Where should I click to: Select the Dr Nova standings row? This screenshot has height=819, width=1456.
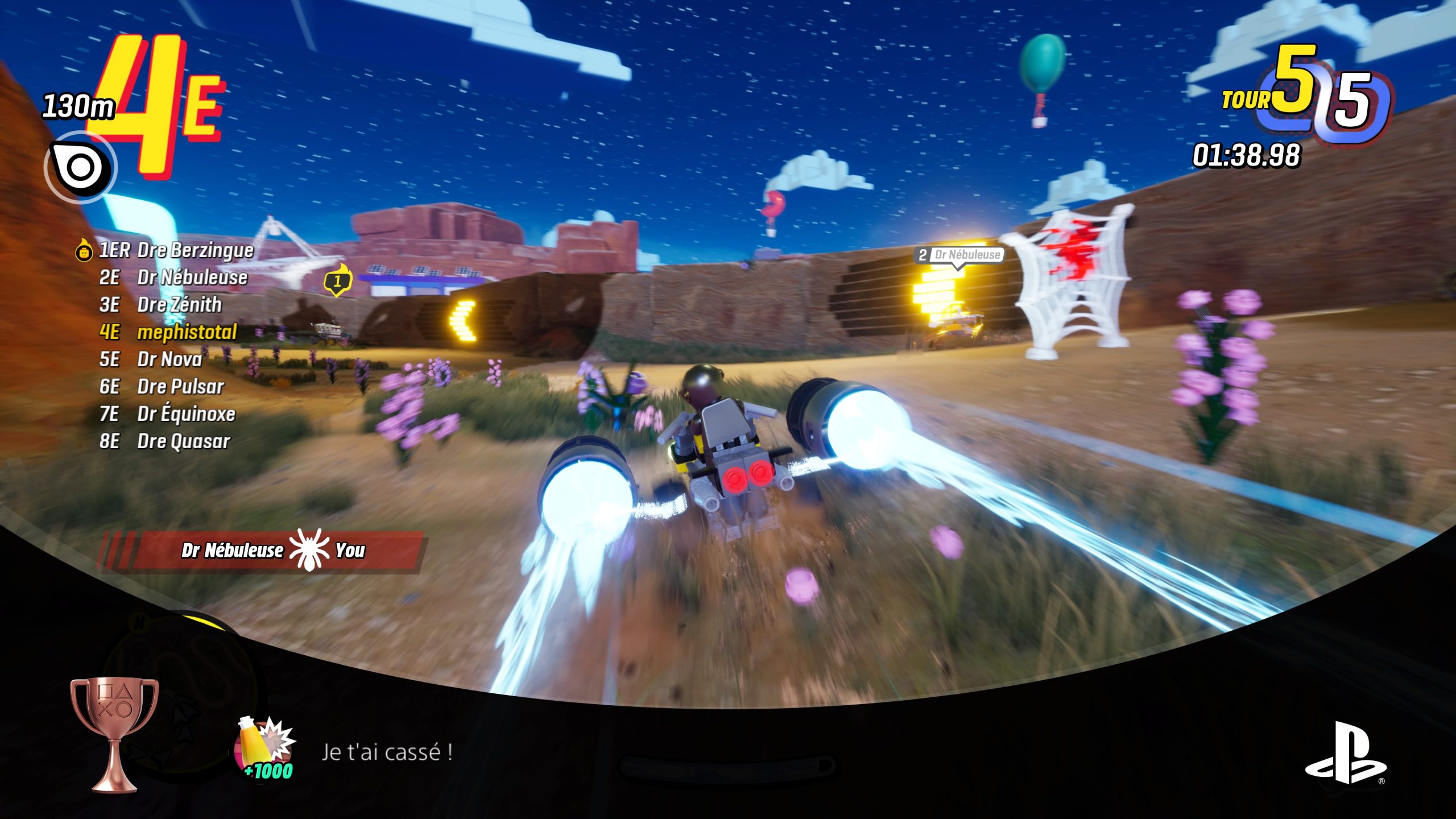click(x=151, y=359)
